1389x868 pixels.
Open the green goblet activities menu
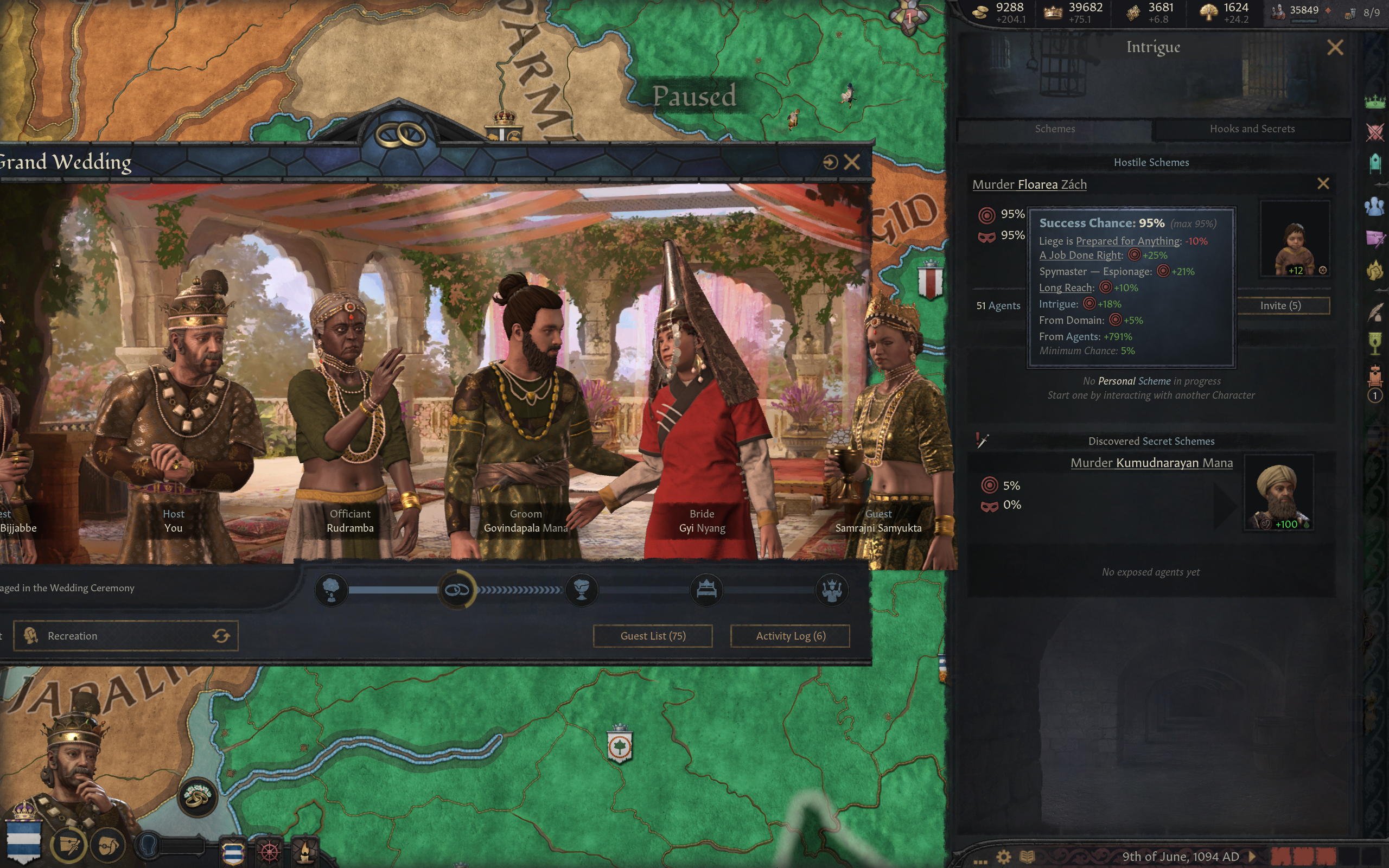tap(1375, 343)
